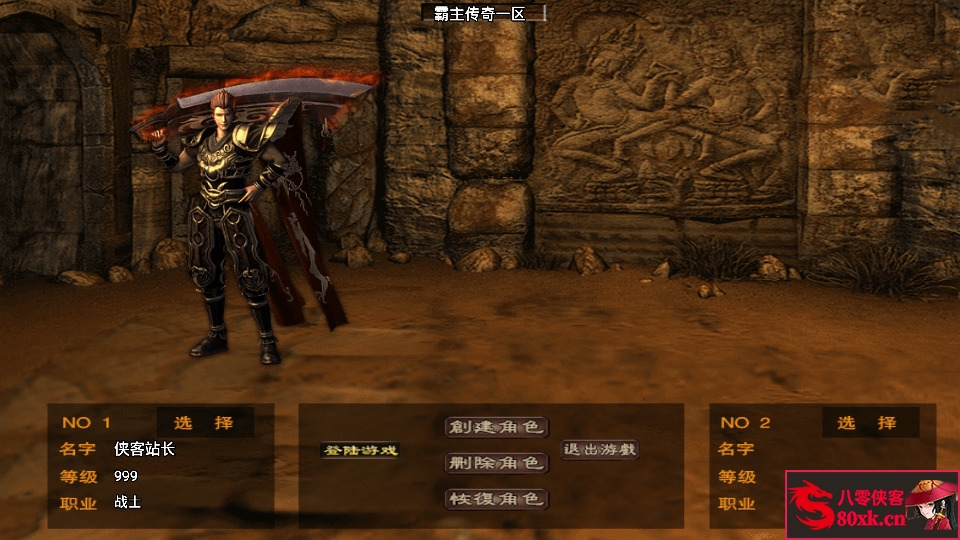Restore a character via 恢復角色
Viewport: 960px width, 540px height.
[496, 498]
